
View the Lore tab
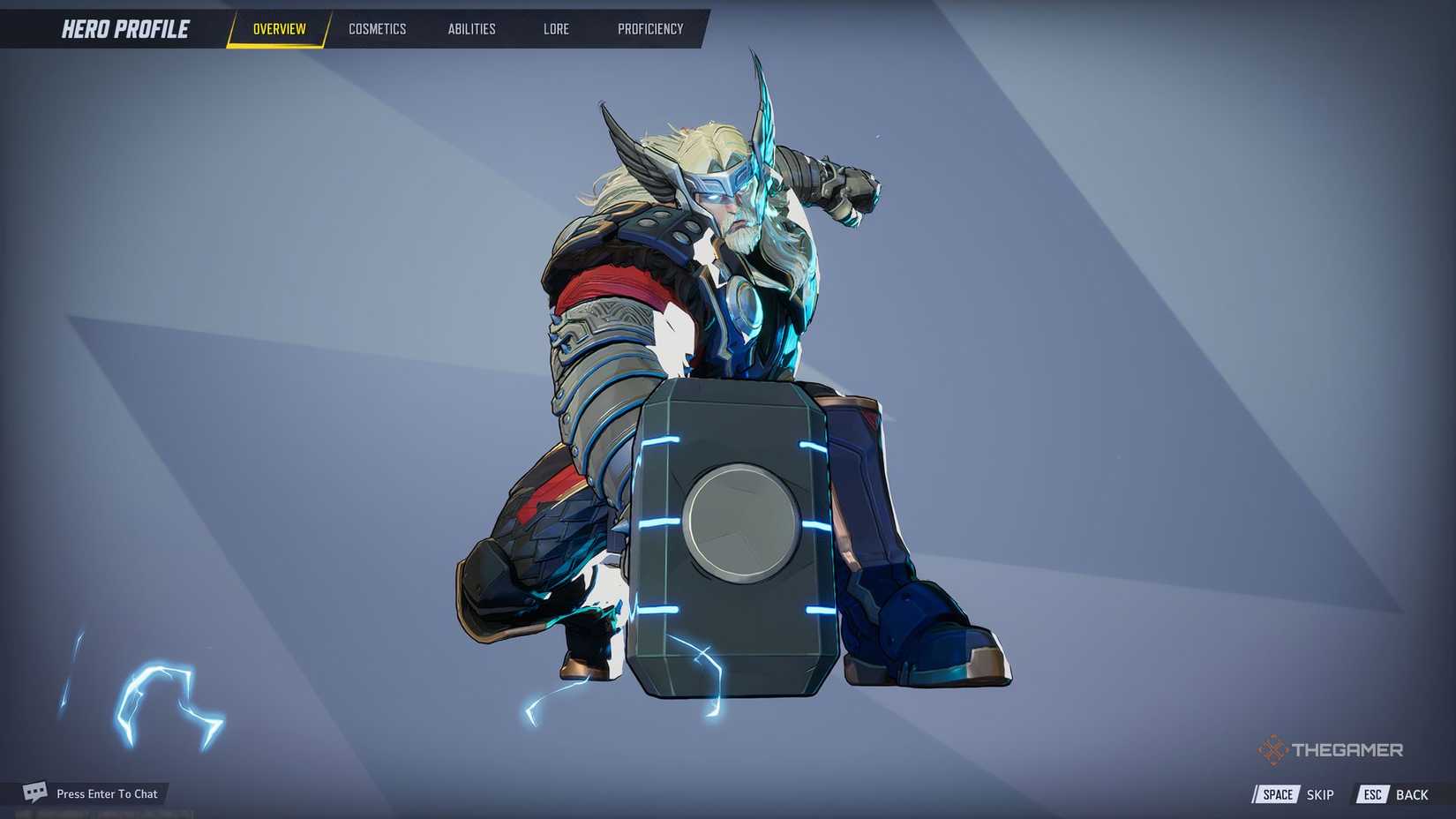556,28
